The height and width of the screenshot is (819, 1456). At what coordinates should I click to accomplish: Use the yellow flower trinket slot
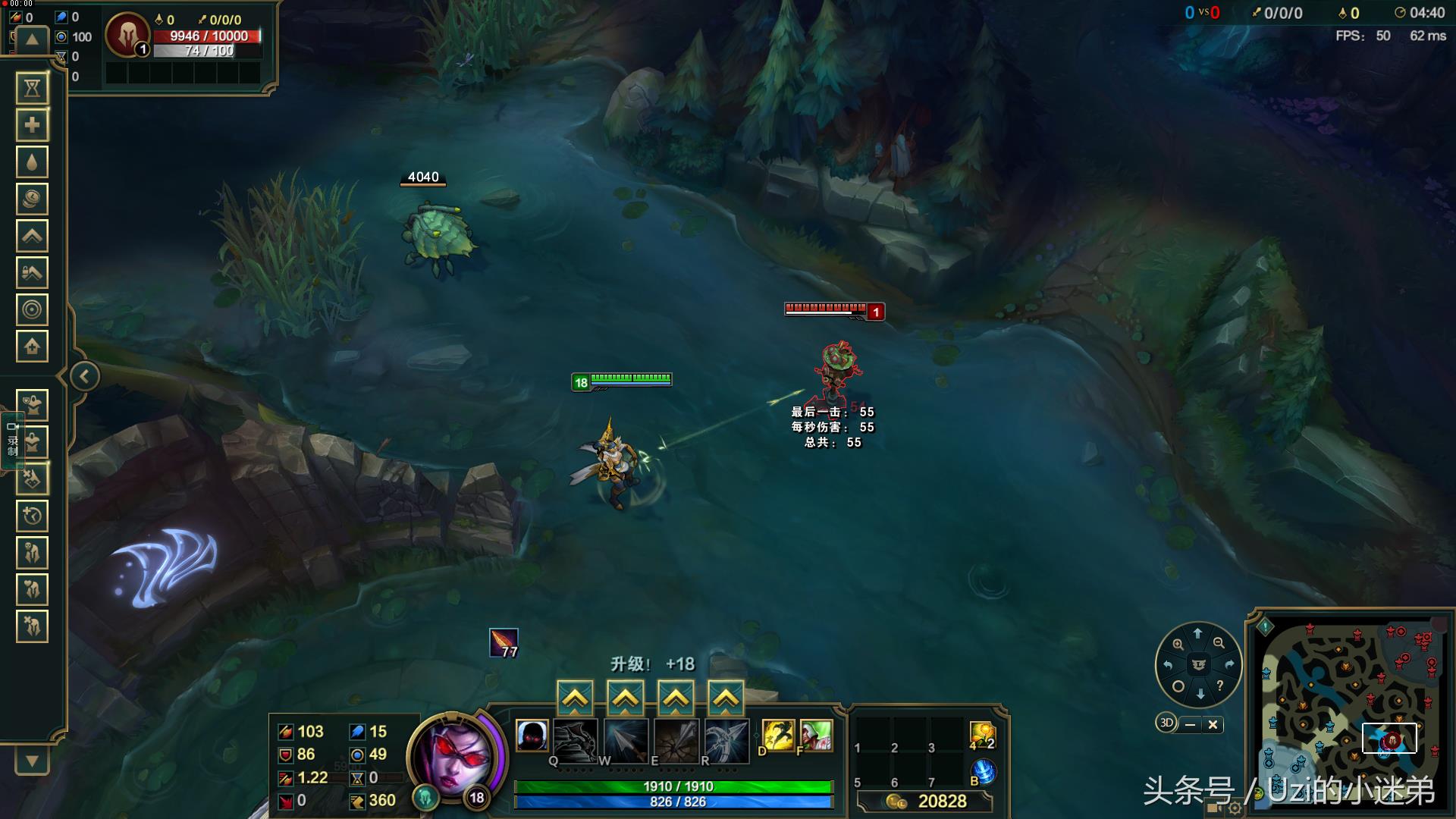click(x=981, y=734)
